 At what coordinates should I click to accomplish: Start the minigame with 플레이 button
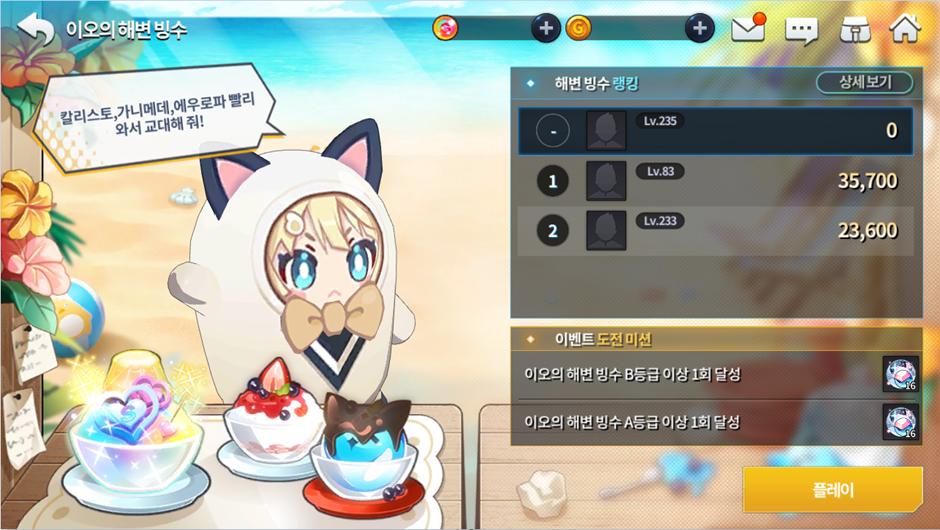pos(832,490)
